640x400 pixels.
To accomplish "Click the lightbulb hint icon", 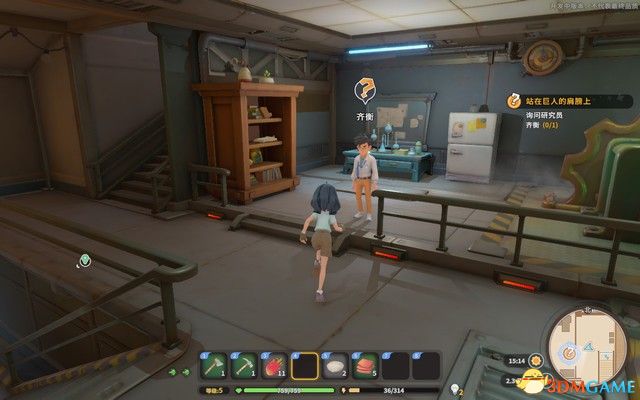I will point(456,388).
